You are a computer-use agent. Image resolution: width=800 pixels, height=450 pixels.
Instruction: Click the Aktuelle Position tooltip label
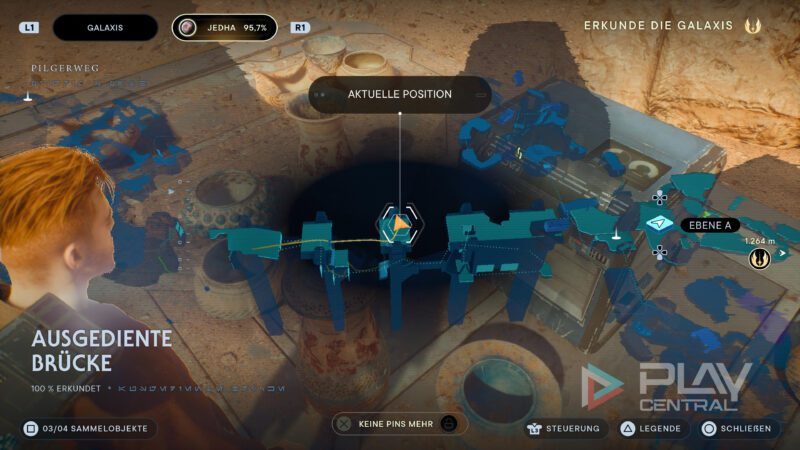400,94
